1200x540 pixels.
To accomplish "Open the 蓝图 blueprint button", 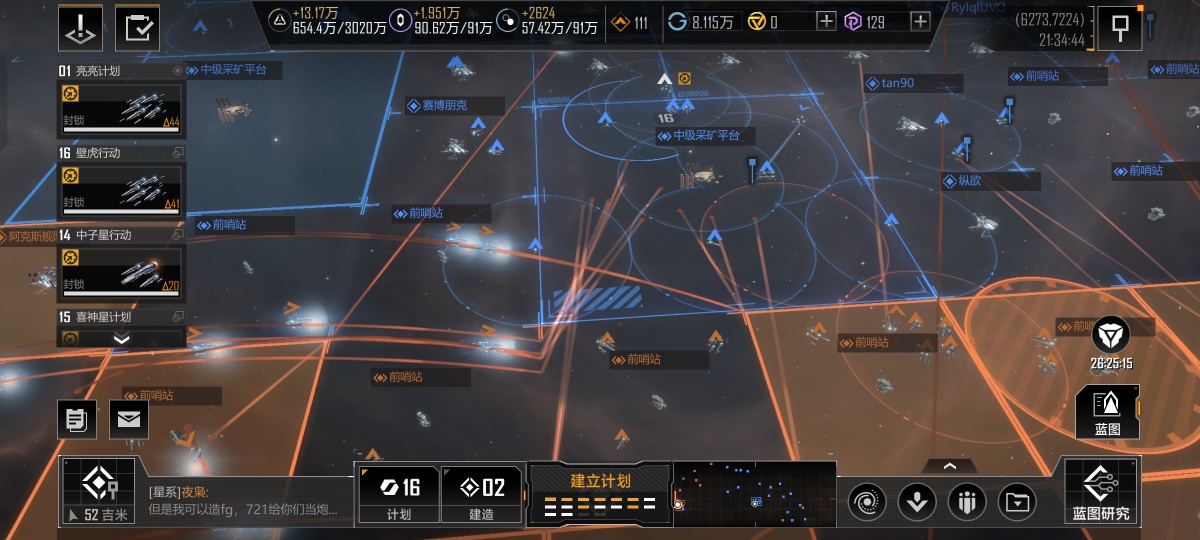I will (x=1107, y=412).
